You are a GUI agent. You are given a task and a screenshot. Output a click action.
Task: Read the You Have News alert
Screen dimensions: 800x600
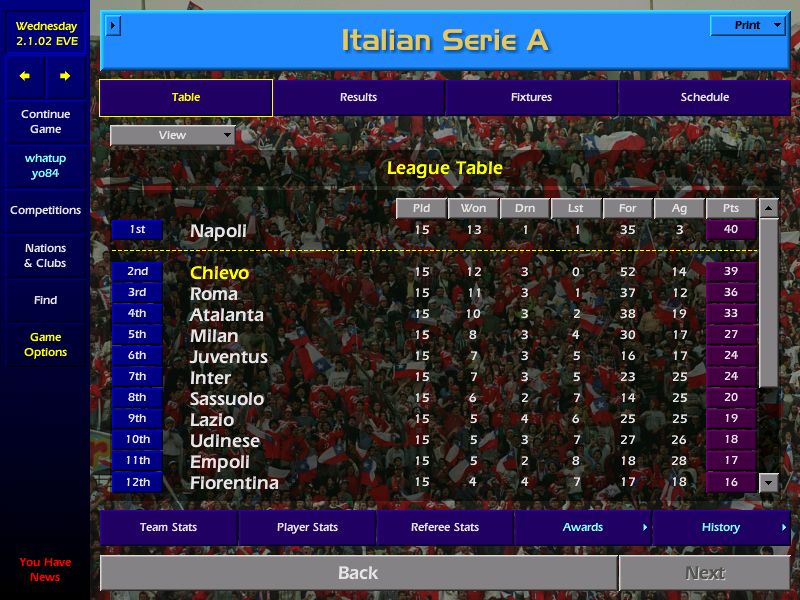pos(45,570)
